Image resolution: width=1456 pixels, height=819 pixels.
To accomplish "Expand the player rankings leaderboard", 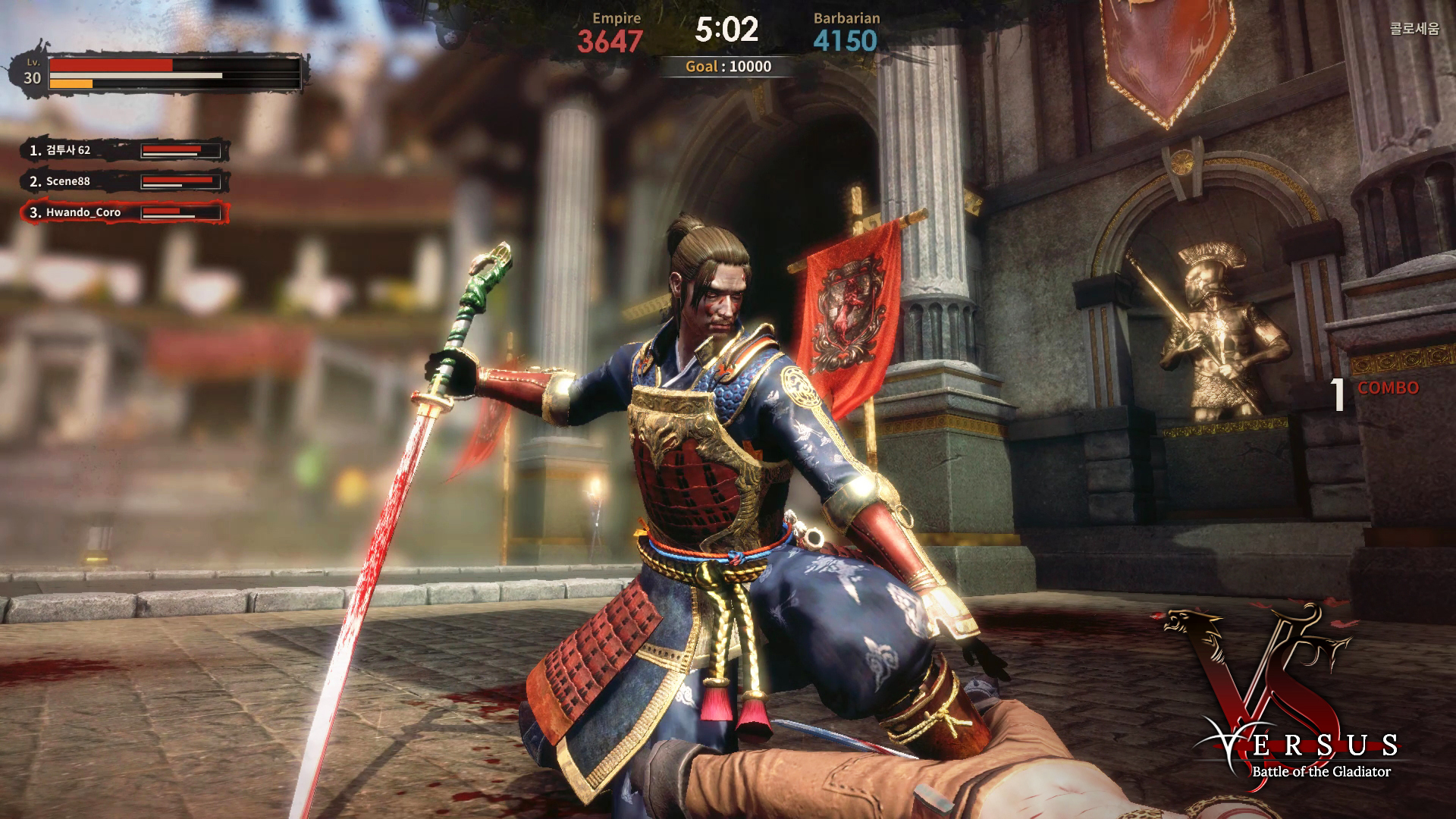I will 114,181.
